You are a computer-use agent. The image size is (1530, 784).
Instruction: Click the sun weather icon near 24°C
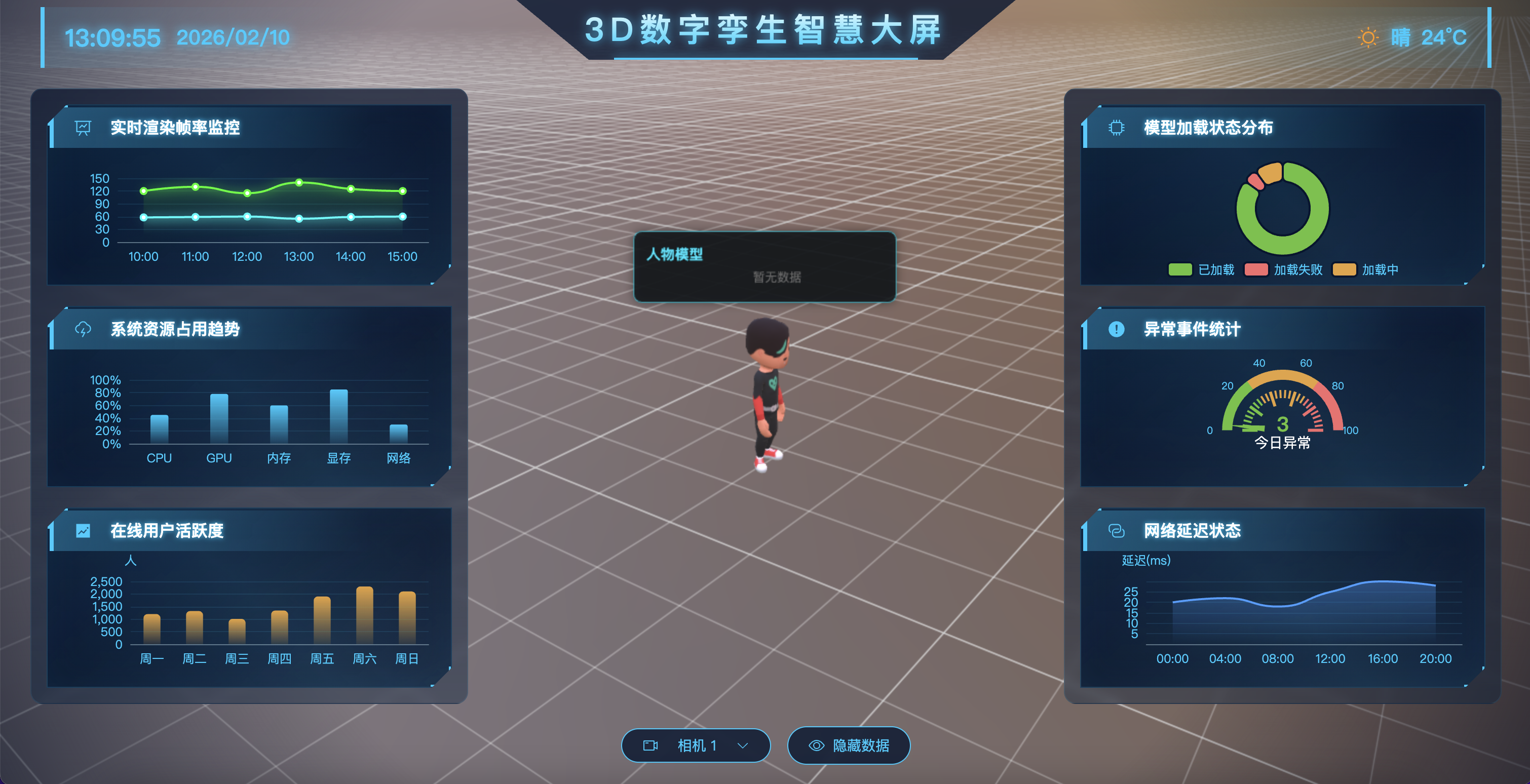1367,37
